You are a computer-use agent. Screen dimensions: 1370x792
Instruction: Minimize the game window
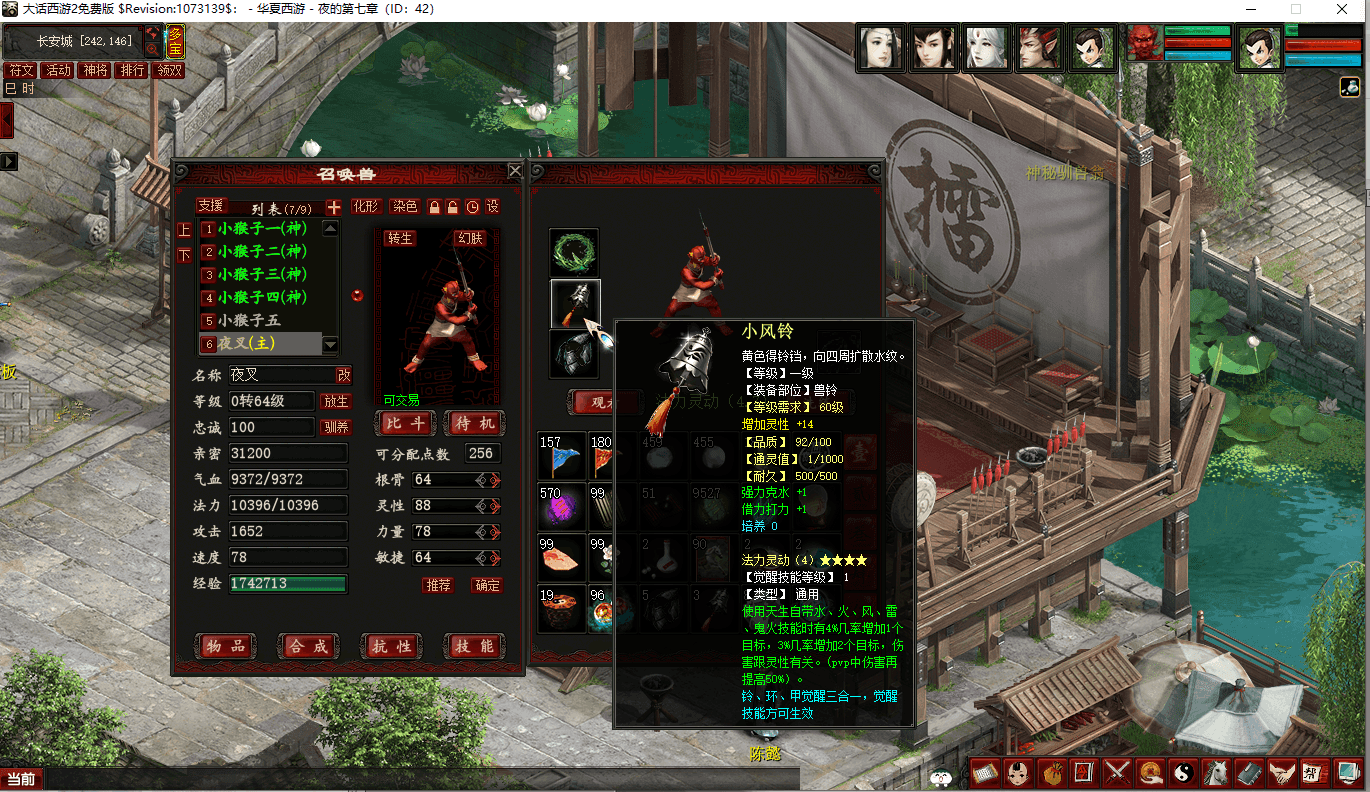tap(1250, 8)
